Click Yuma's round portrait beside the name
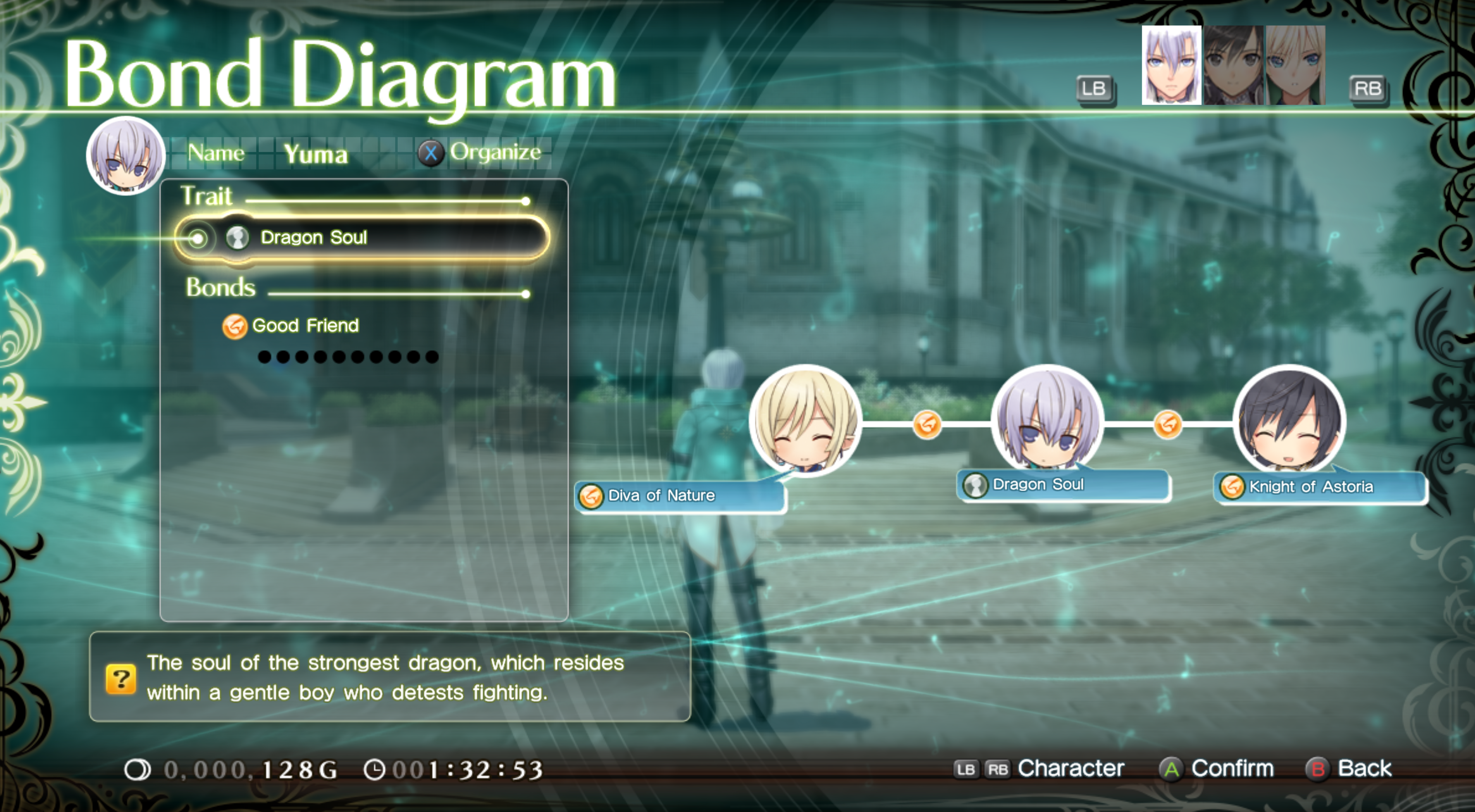 tap(125, 156)
